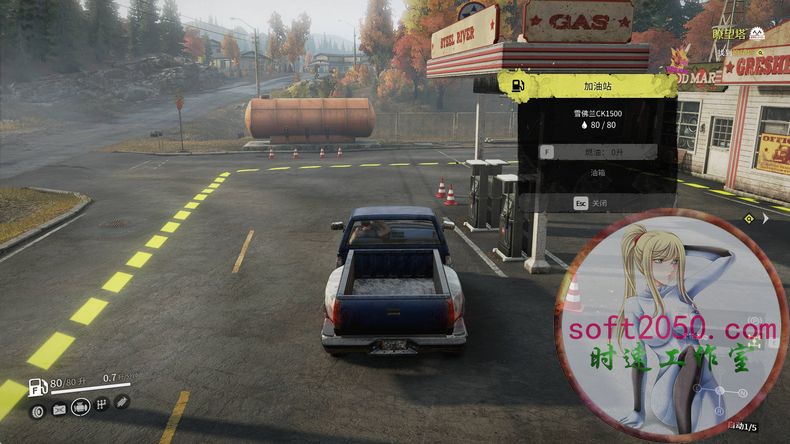Click the fuel pump HUD icon
This screenshot has width=790, height=444.
pos(37,387)
